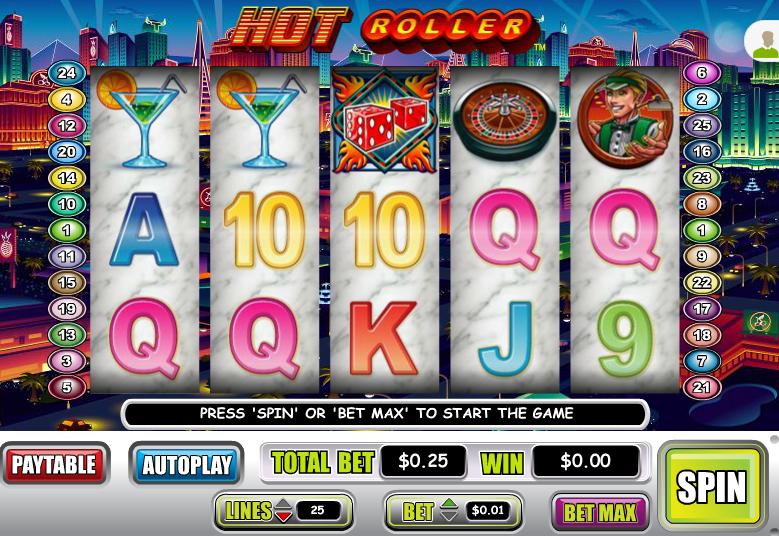Select payline 24 marker

(x=67, y=73)
